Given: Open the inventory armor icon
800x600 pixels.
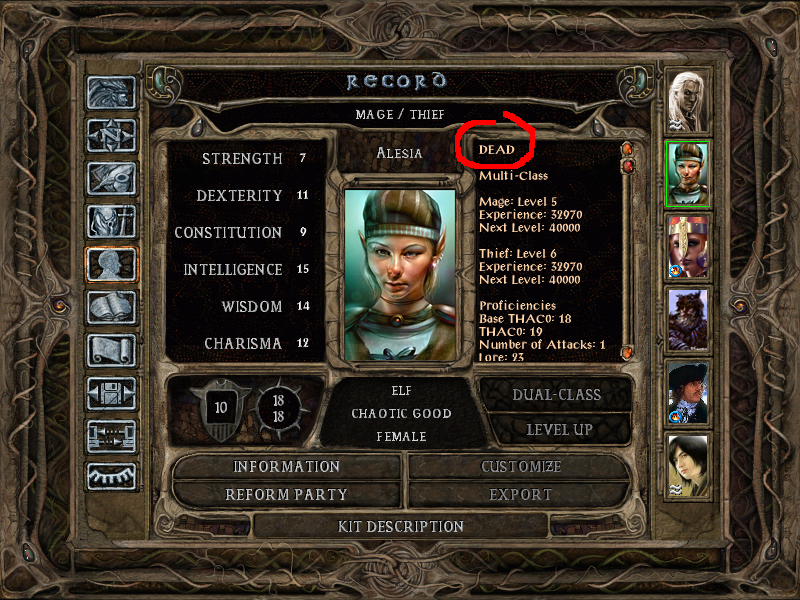Looking at the screenshot, I should (111, 221).
